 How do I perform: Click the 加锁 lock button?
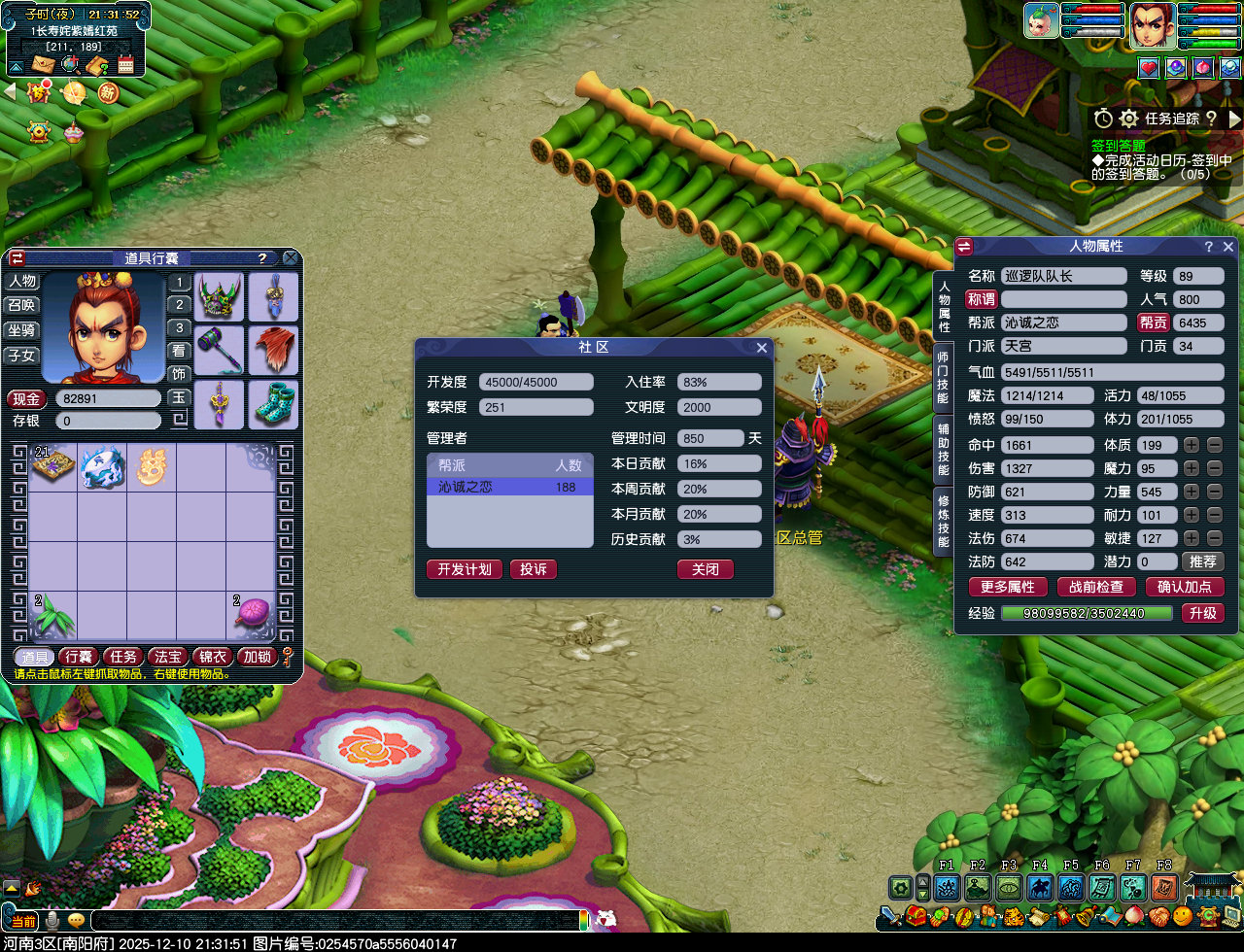click(x=258, y=657)
